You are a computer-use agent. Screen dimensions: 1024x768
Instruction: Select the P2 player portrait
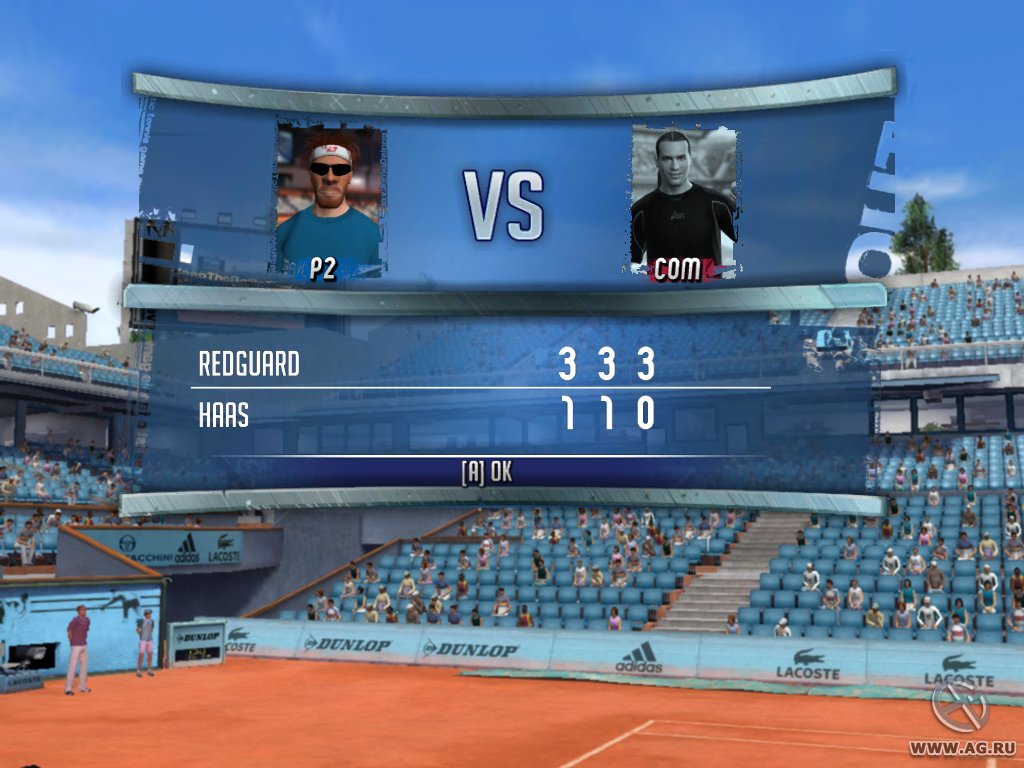(328, 201)
